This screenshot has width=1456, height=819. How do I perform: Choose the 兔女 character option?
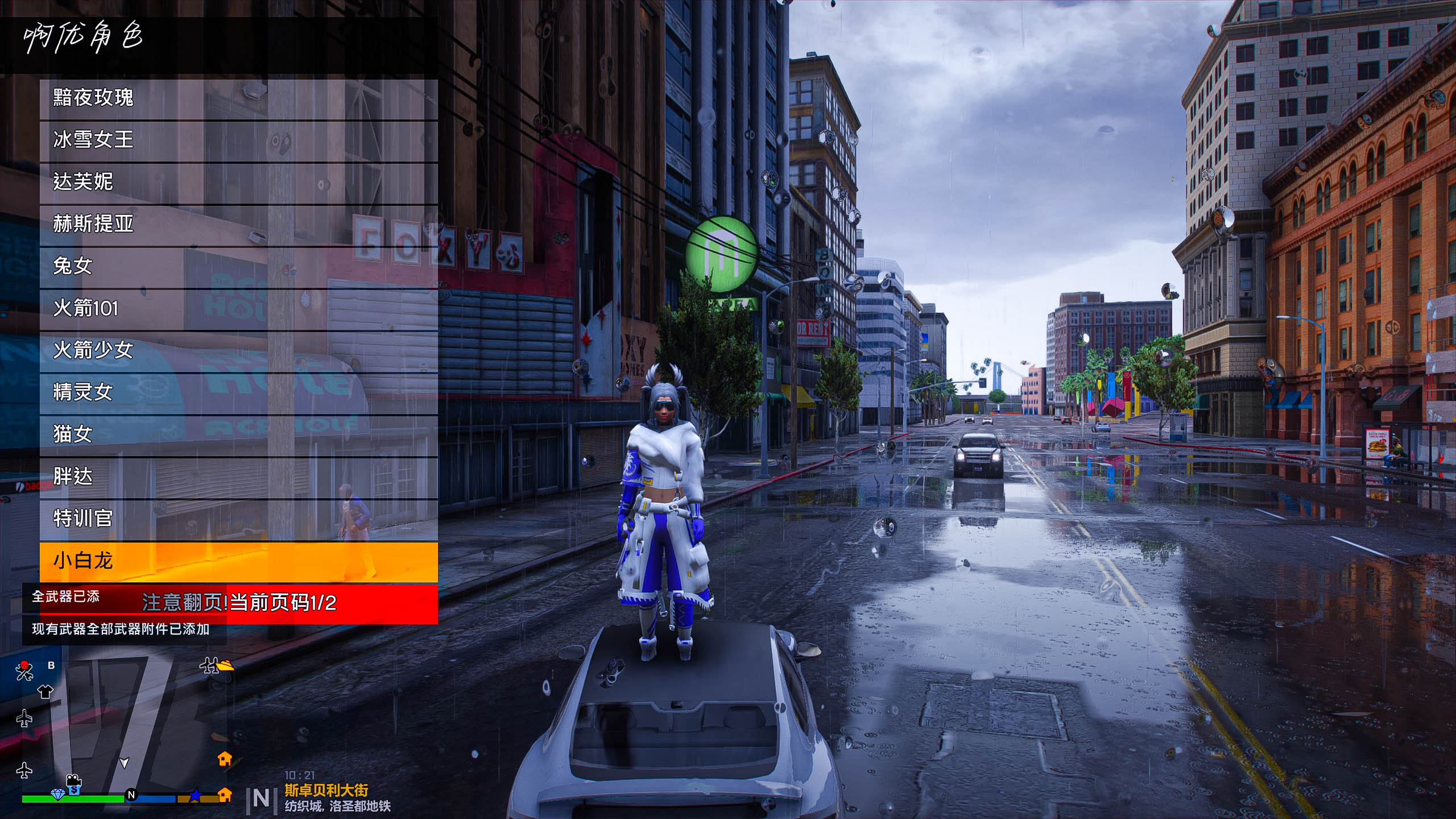pos(239,266)
